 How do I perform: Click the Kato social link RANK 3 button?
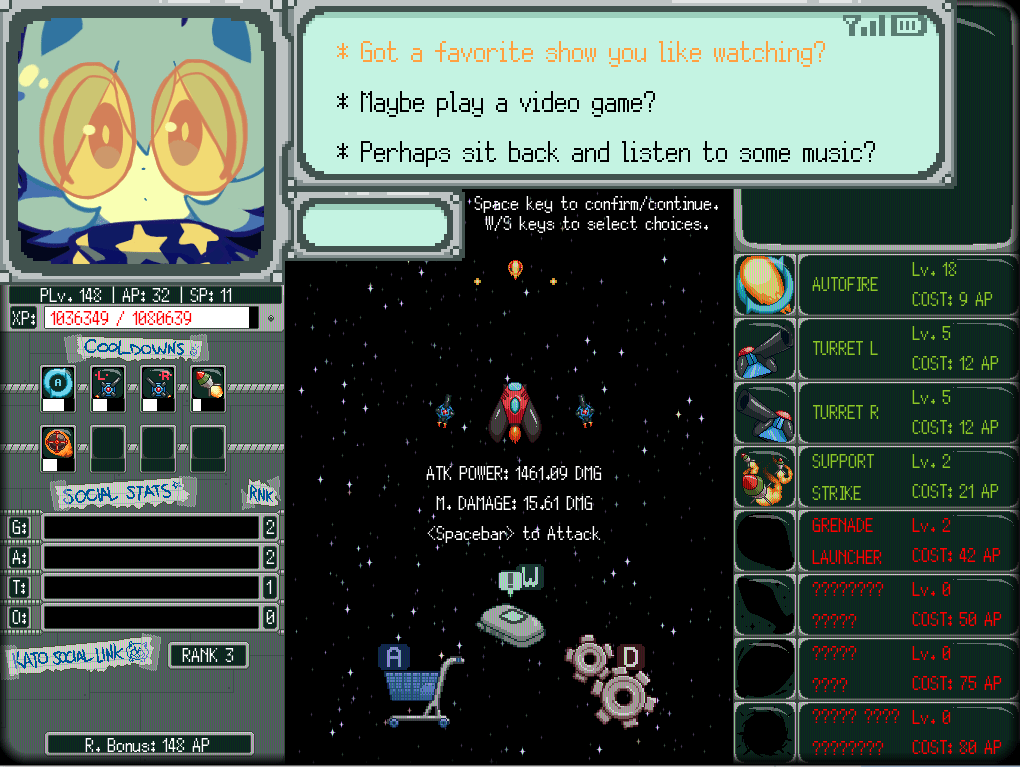pos(208,656)
